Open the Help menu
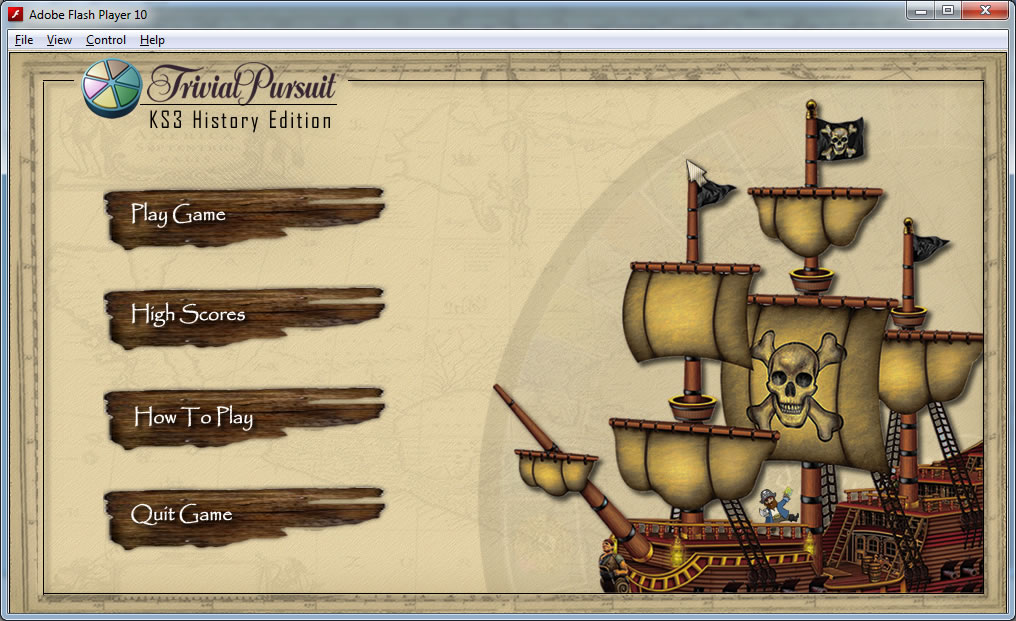Screen dimensions: 1016x621 [152, 40]
